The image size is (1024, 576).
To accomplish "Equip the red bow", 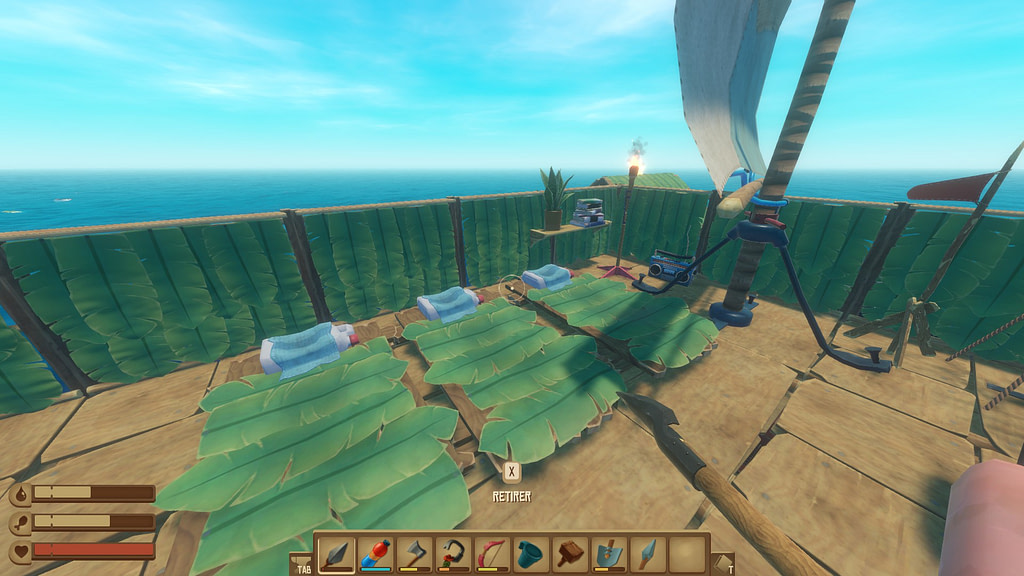I will coord(492,553).
